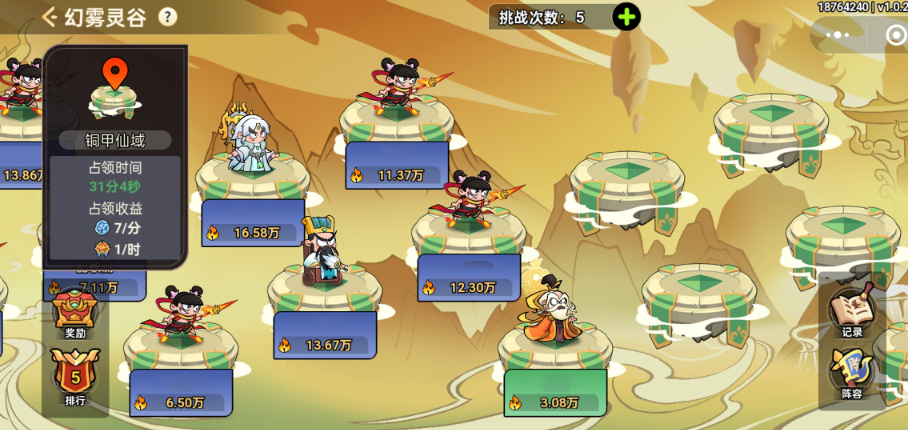Choose the green-labelled 3.08万 platform
908x430 pixels.
pos(555,350)
